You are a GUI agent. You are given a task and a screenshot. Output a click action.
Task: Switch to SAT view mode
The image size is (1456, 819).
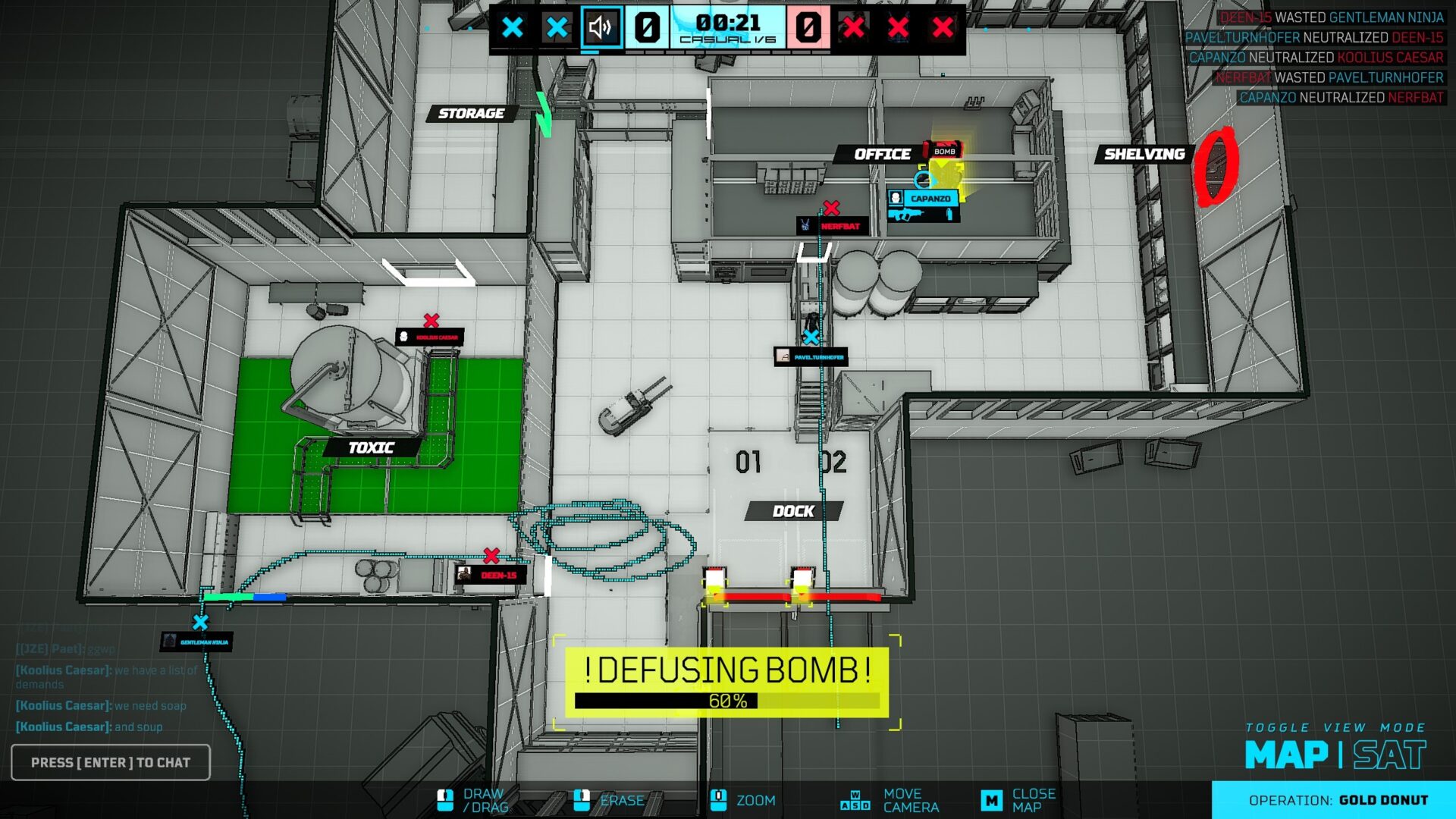[x=1389, y=755]
